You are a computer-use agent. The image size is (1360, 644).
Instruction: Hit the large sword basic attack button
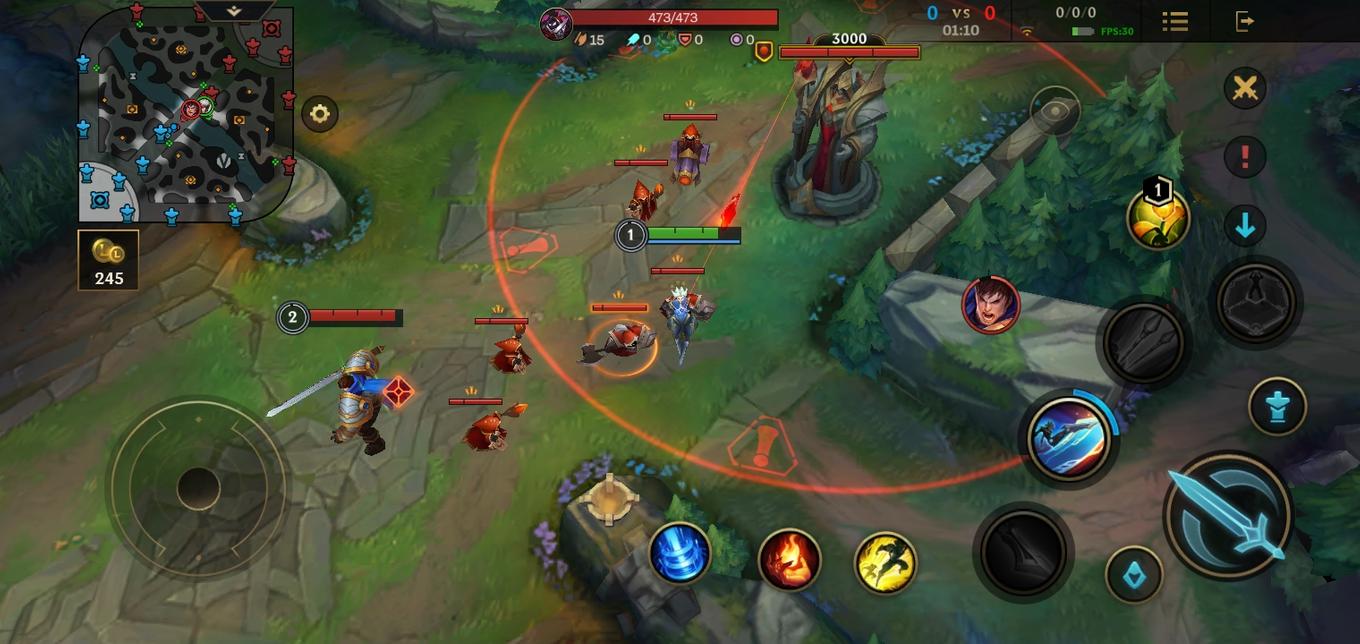point(1228,514)
